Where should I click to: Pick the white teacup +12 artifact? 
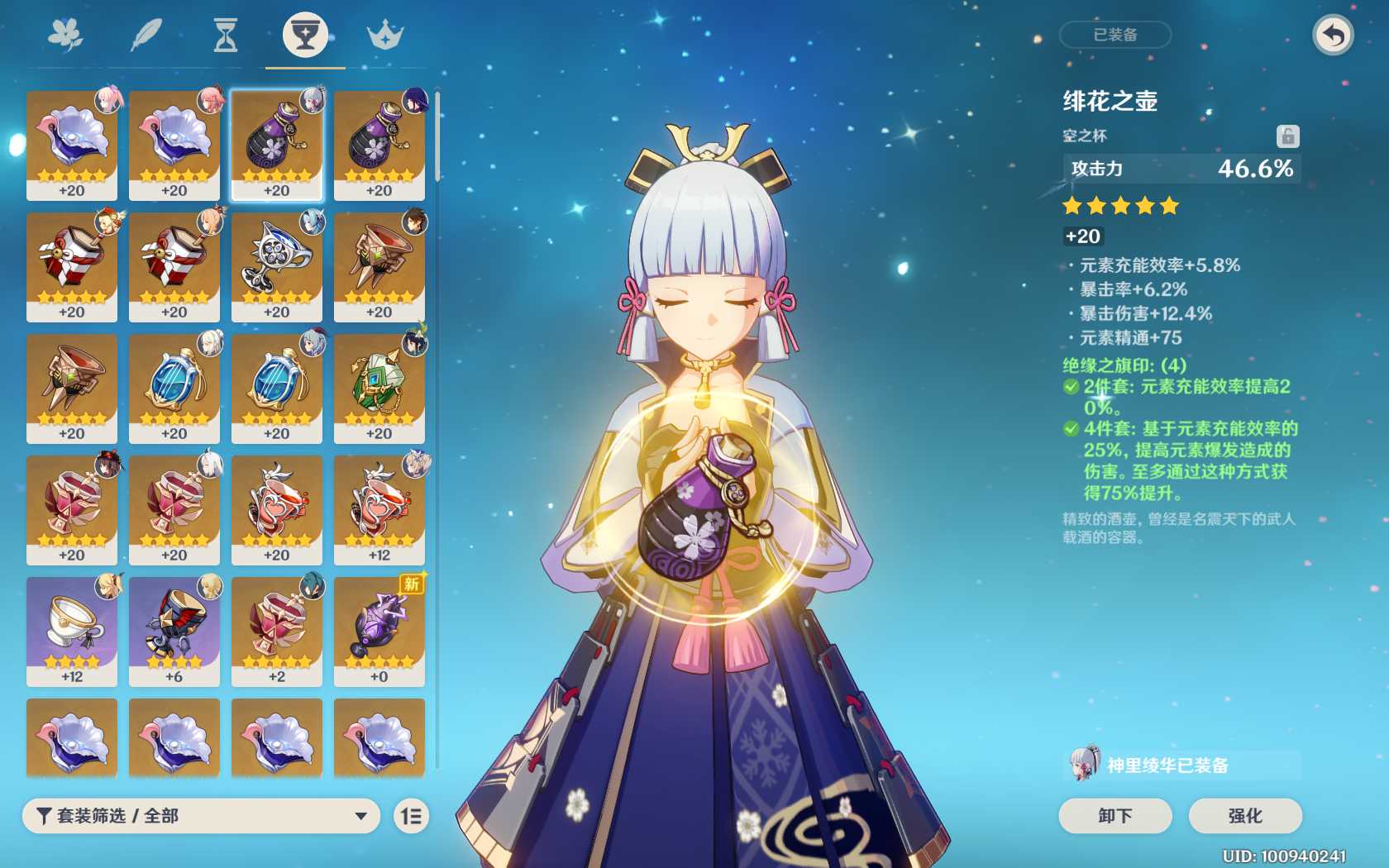pos(72,631)
